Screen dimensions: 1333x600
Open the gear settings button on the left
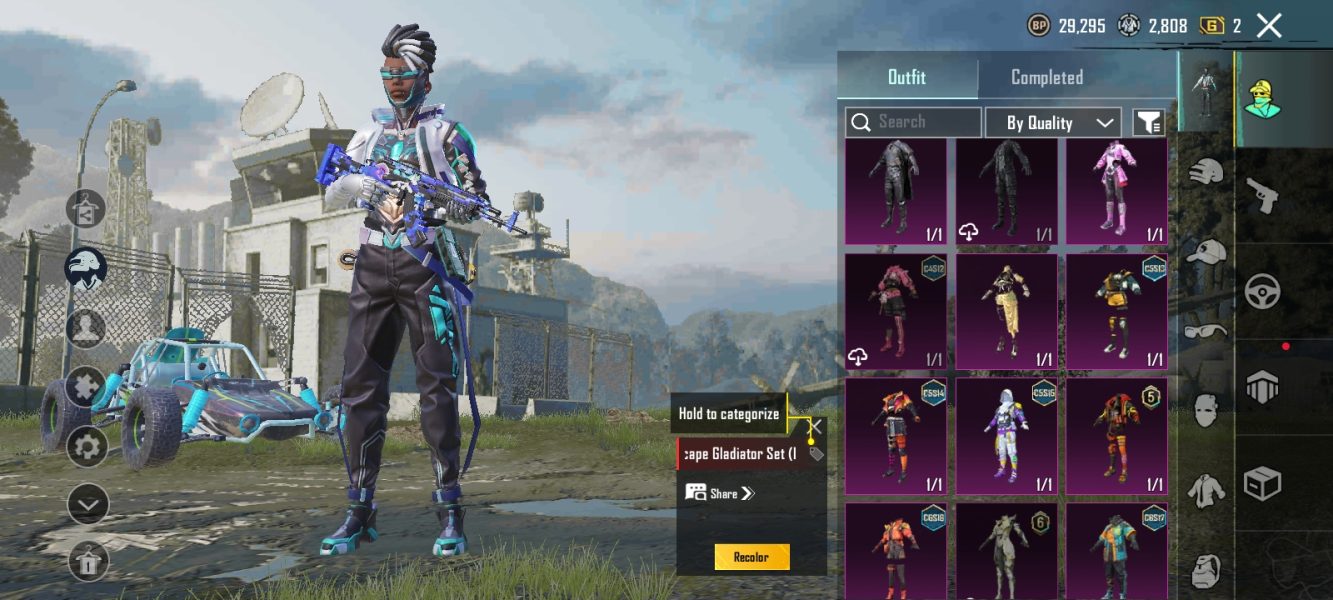point(87,446)
